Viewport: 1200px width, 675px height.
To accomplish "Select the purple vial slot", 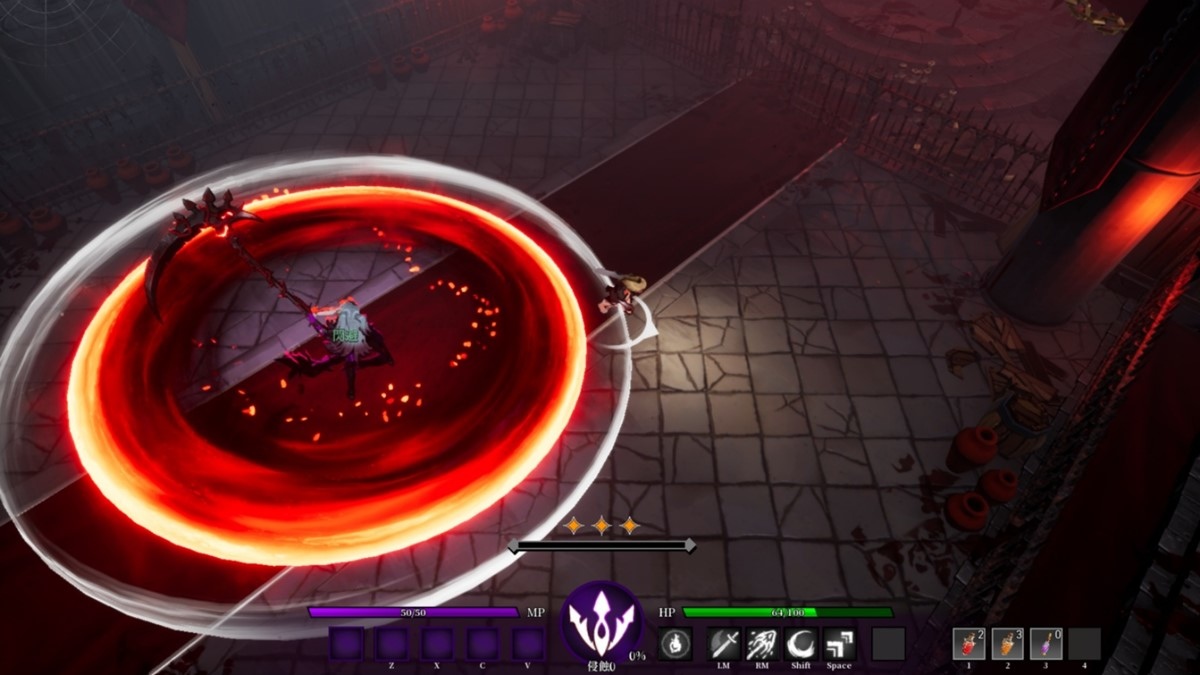I will 1046,644.
